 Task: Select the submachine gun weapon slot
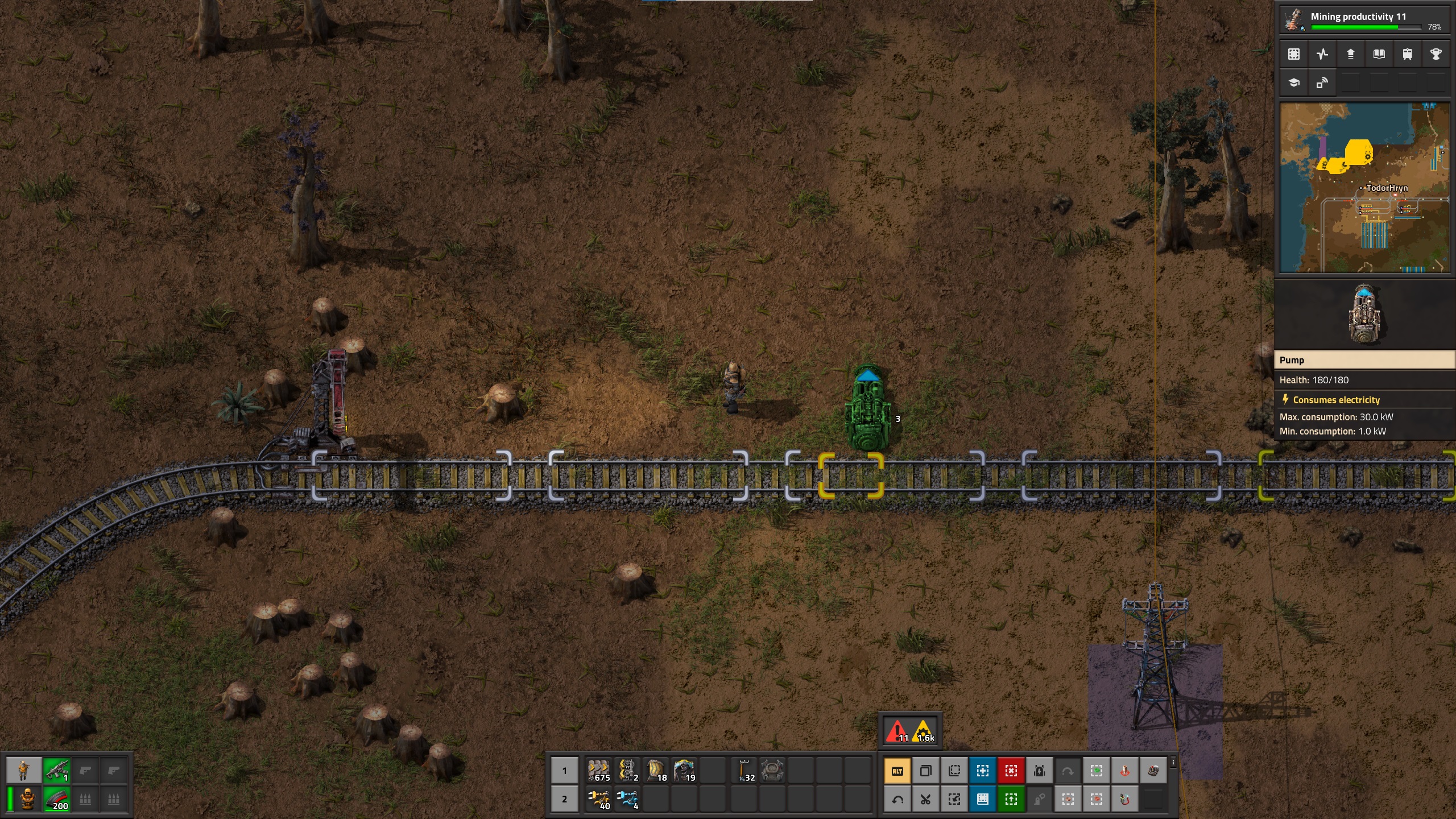click(x=56, y=771)
